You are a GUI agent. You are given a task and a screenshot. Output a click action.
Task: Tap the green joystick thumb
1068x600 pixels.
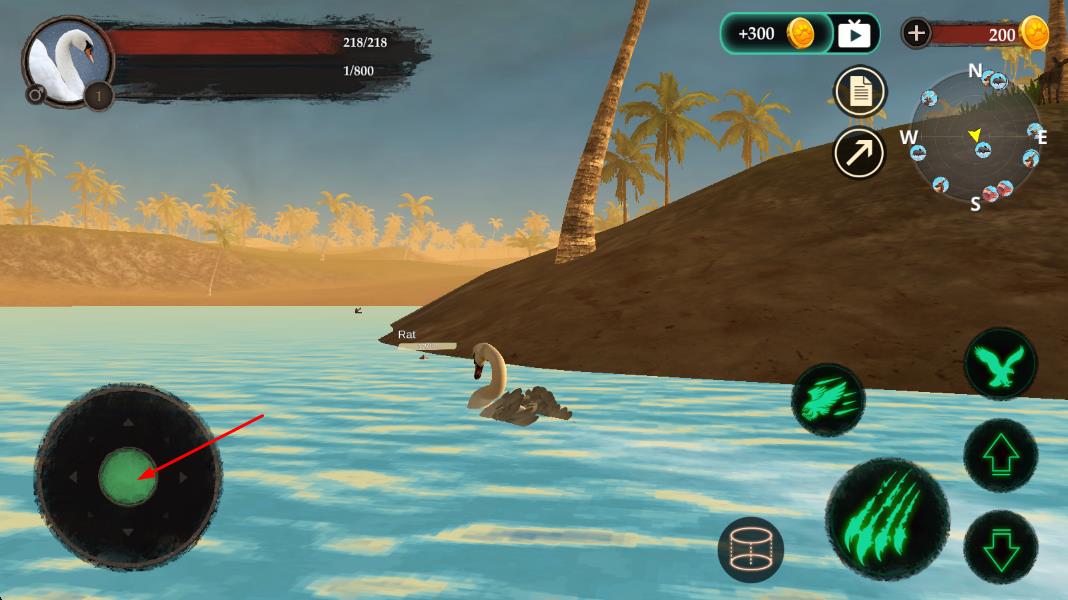128,476
